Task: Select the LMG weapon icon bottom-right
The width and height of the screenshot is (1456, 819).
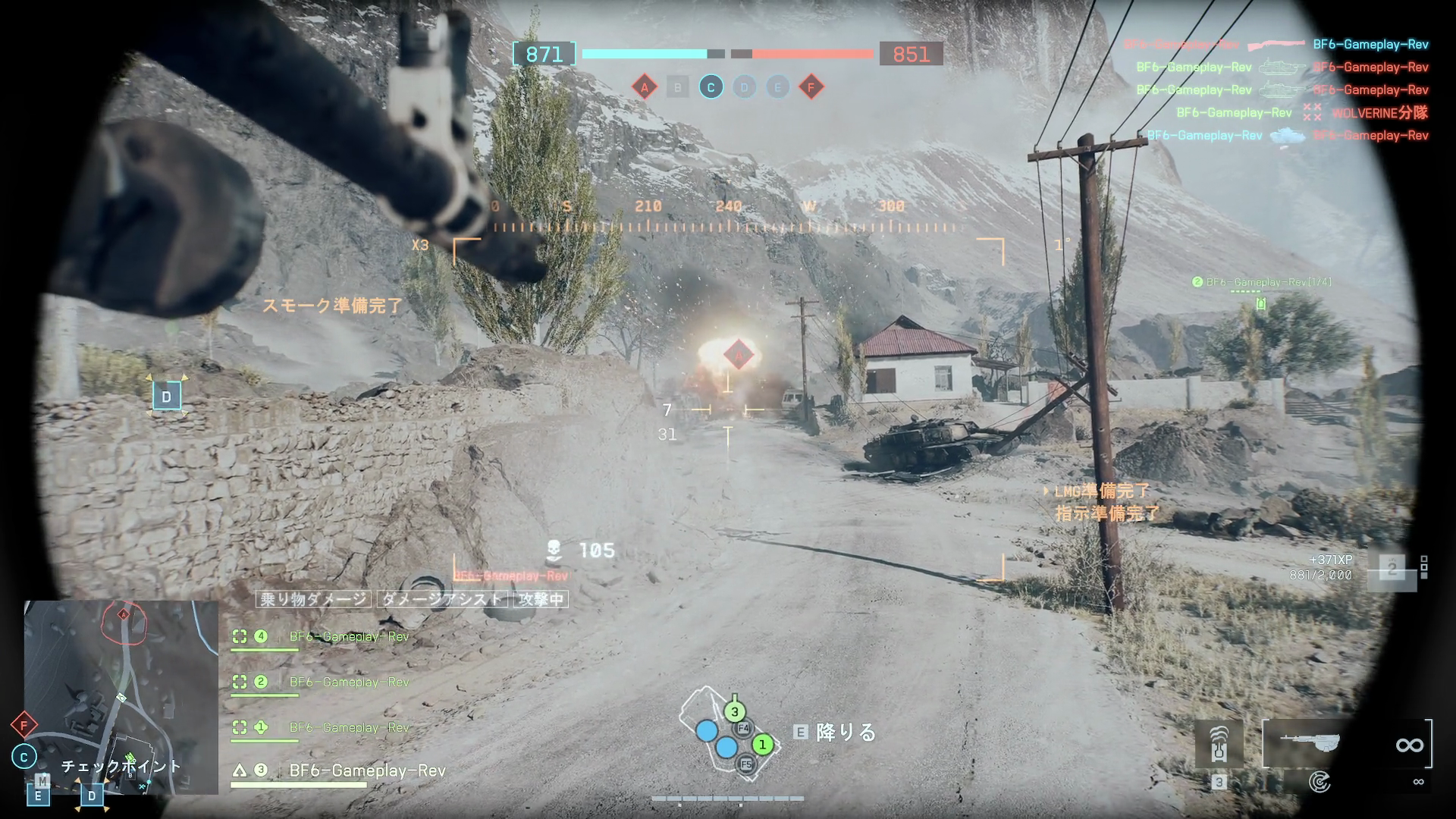Action: click(1311, 743)
